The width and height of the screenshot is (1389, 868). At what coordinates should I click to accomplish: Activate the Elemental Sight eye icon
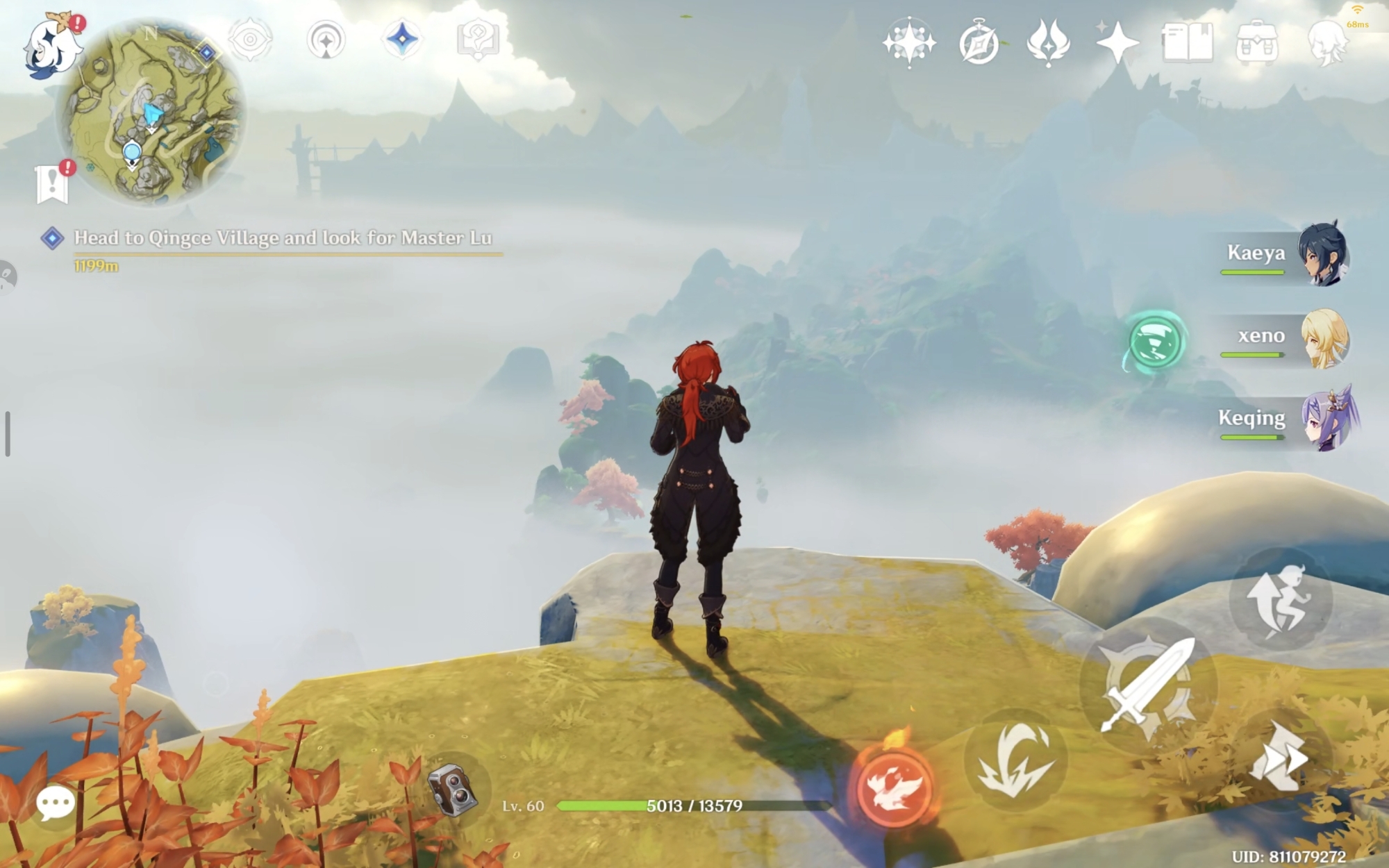click(x=250, y=40)
